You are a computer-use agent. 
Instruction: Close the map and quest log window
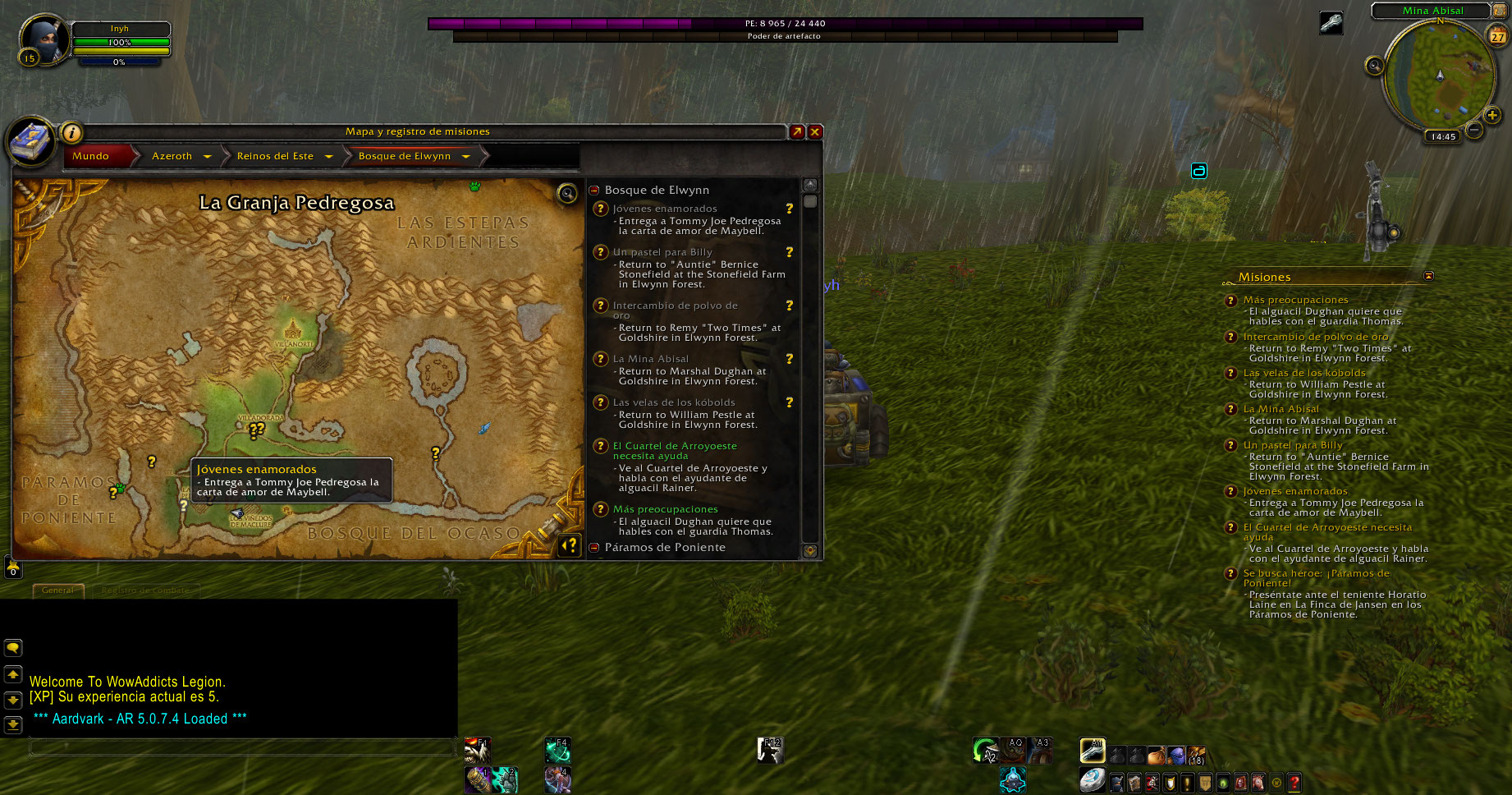pos(815,131)
